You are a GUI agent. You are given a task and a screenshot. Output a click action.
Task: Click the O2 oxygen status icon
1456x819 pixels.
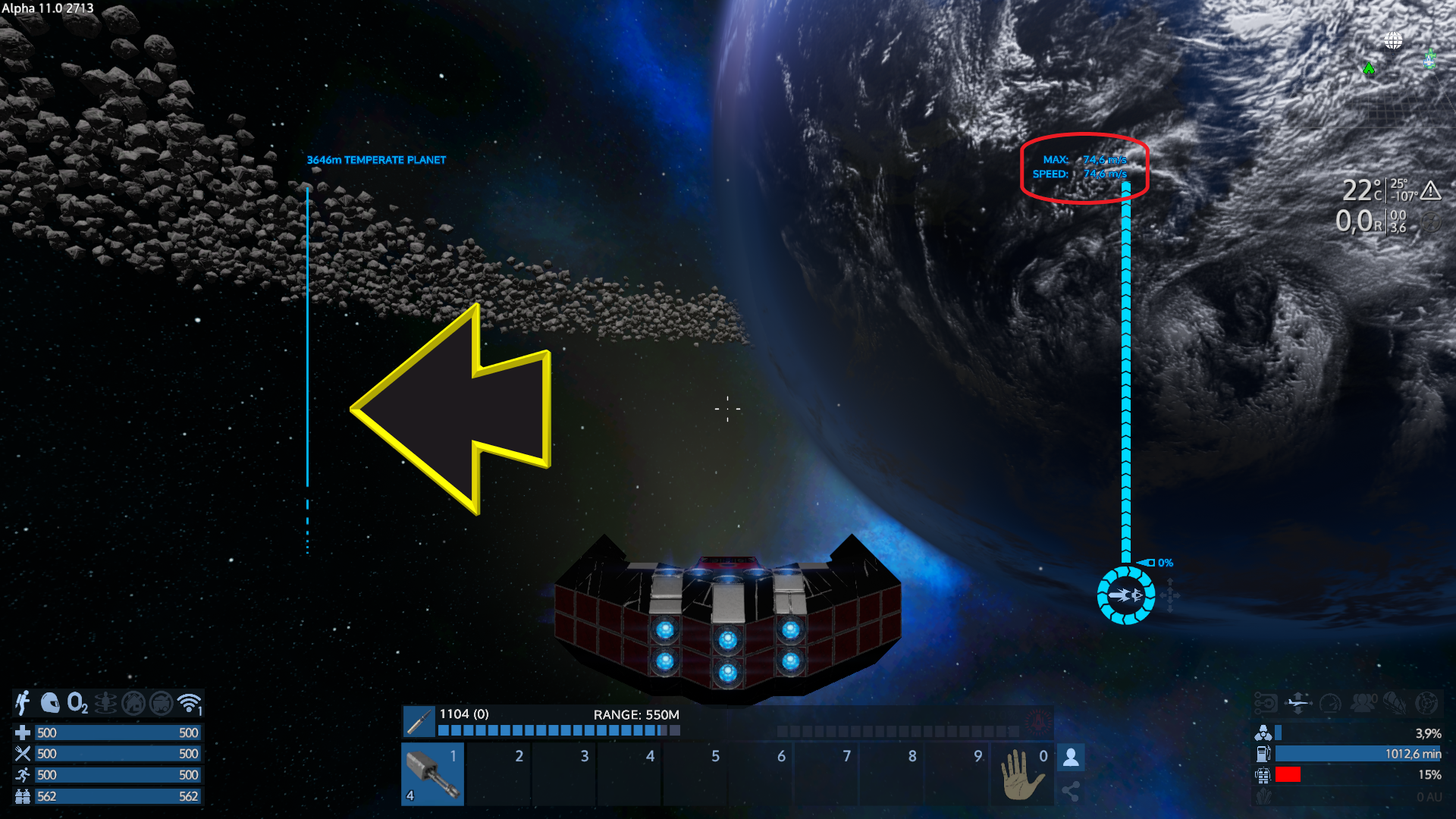point(77,703)
